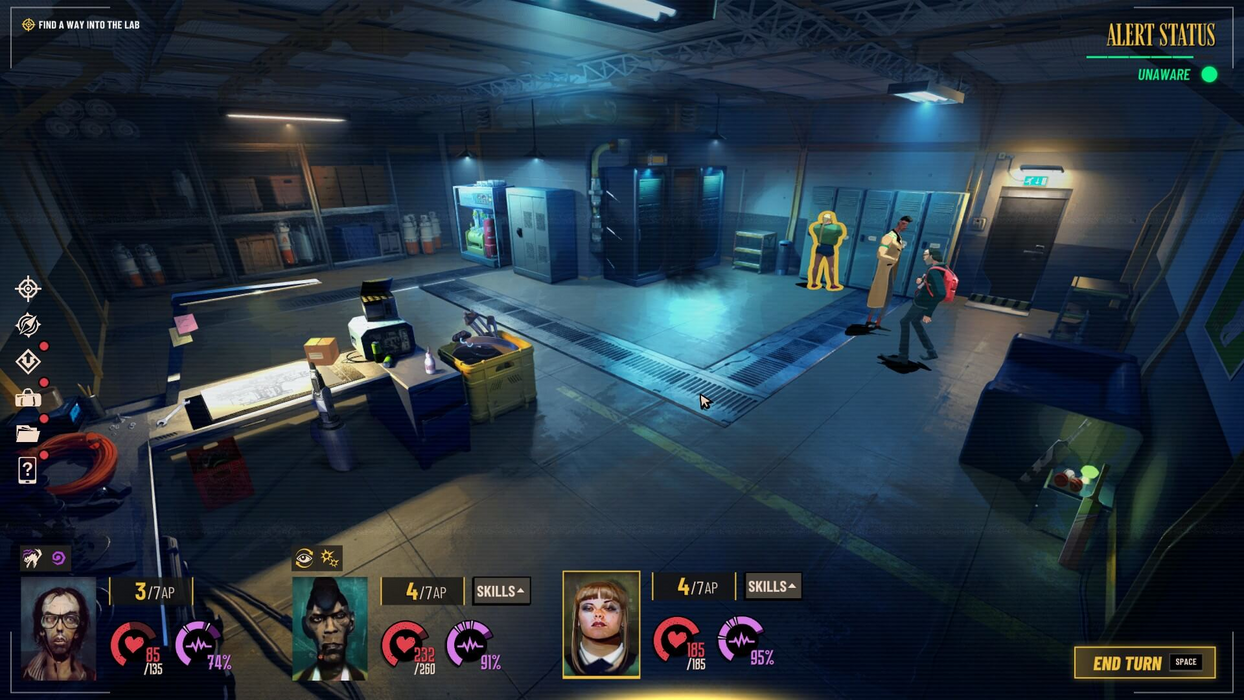The image size is (1244, 700).
Task: Click the eye with arrows status icon
Action: point(305,558)
